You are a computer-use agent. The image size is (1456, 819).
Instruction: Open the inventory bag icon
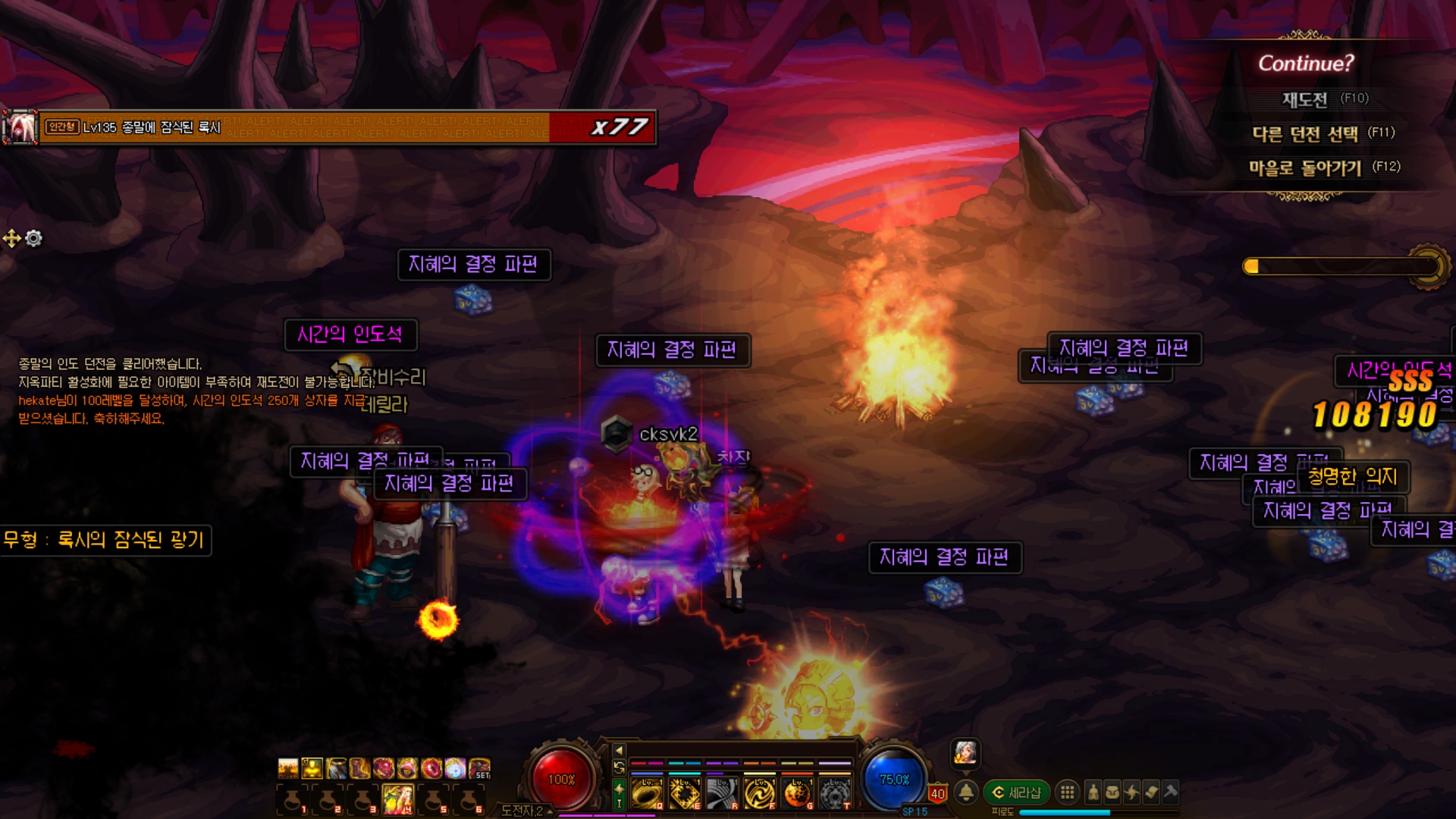(x=1112, y=792)
